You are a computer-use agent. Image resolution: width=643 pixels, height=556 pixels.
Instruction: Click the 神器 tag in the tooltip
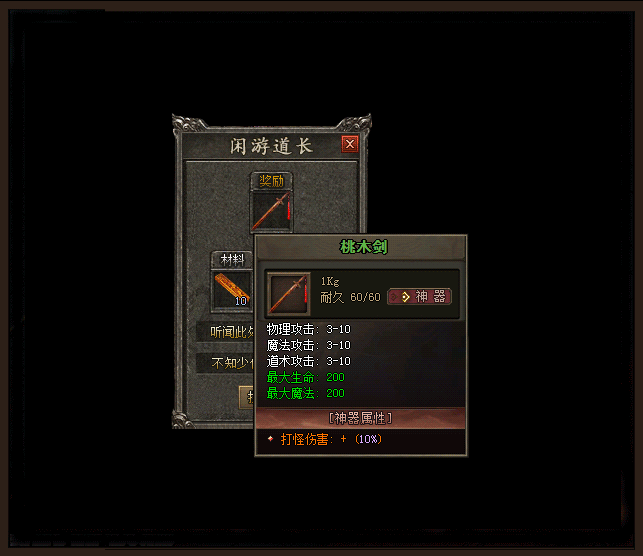point(420,297)
